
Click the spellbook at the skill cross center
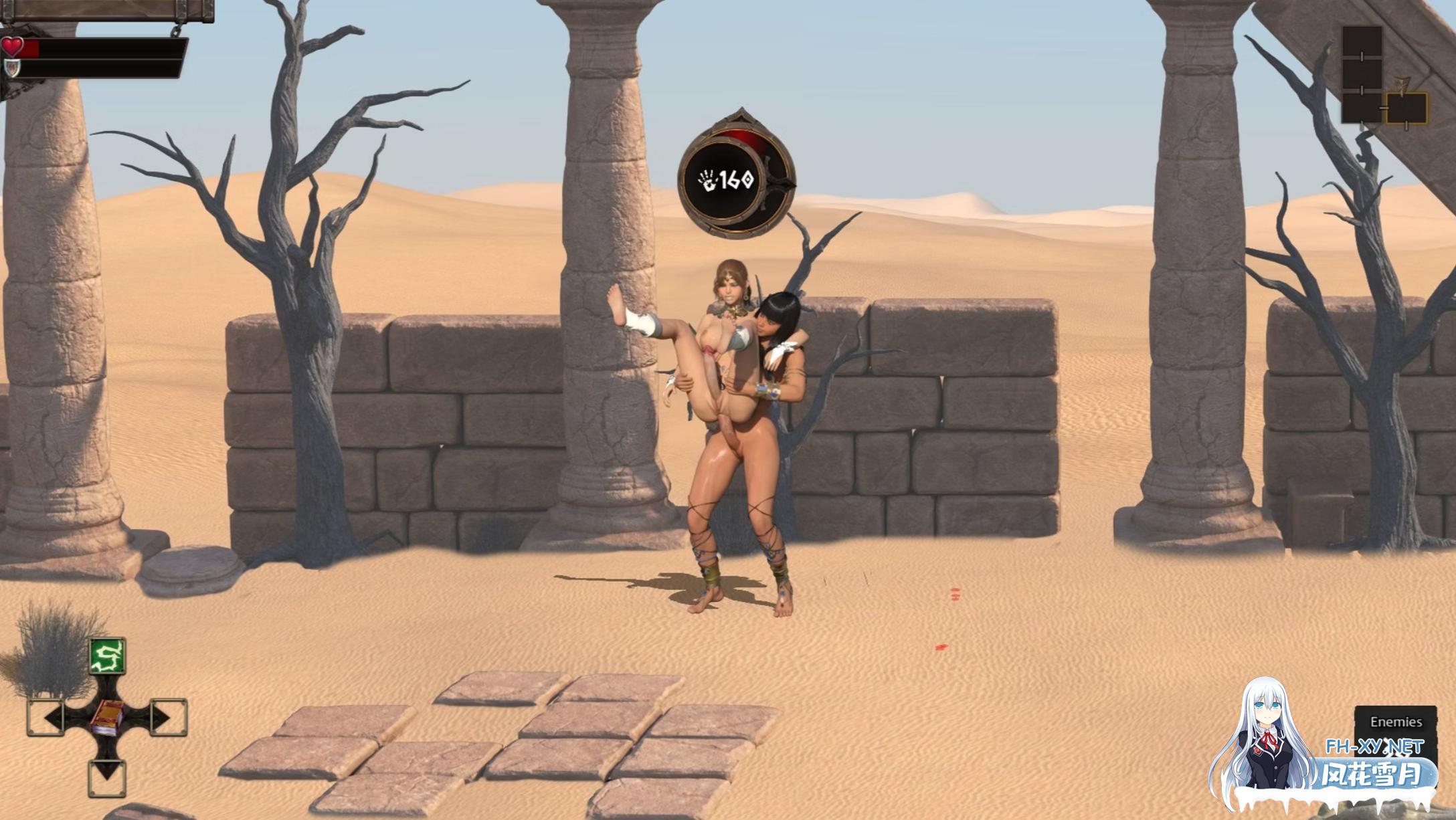(x=106, y=717)
